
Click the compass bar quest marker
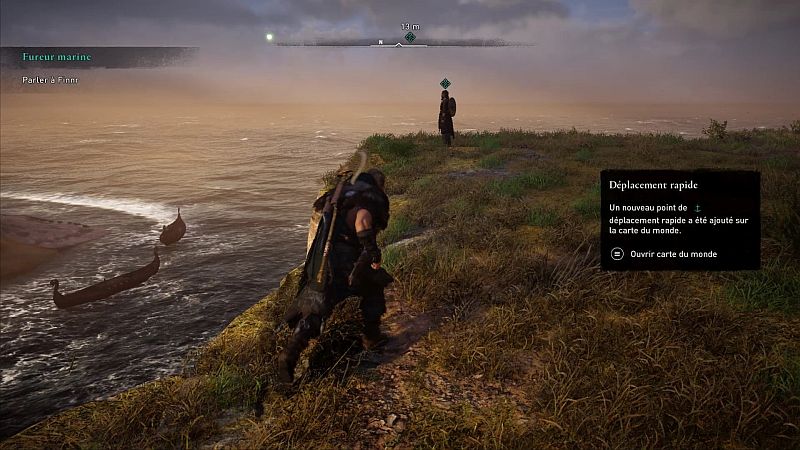[x=409, y=37]
